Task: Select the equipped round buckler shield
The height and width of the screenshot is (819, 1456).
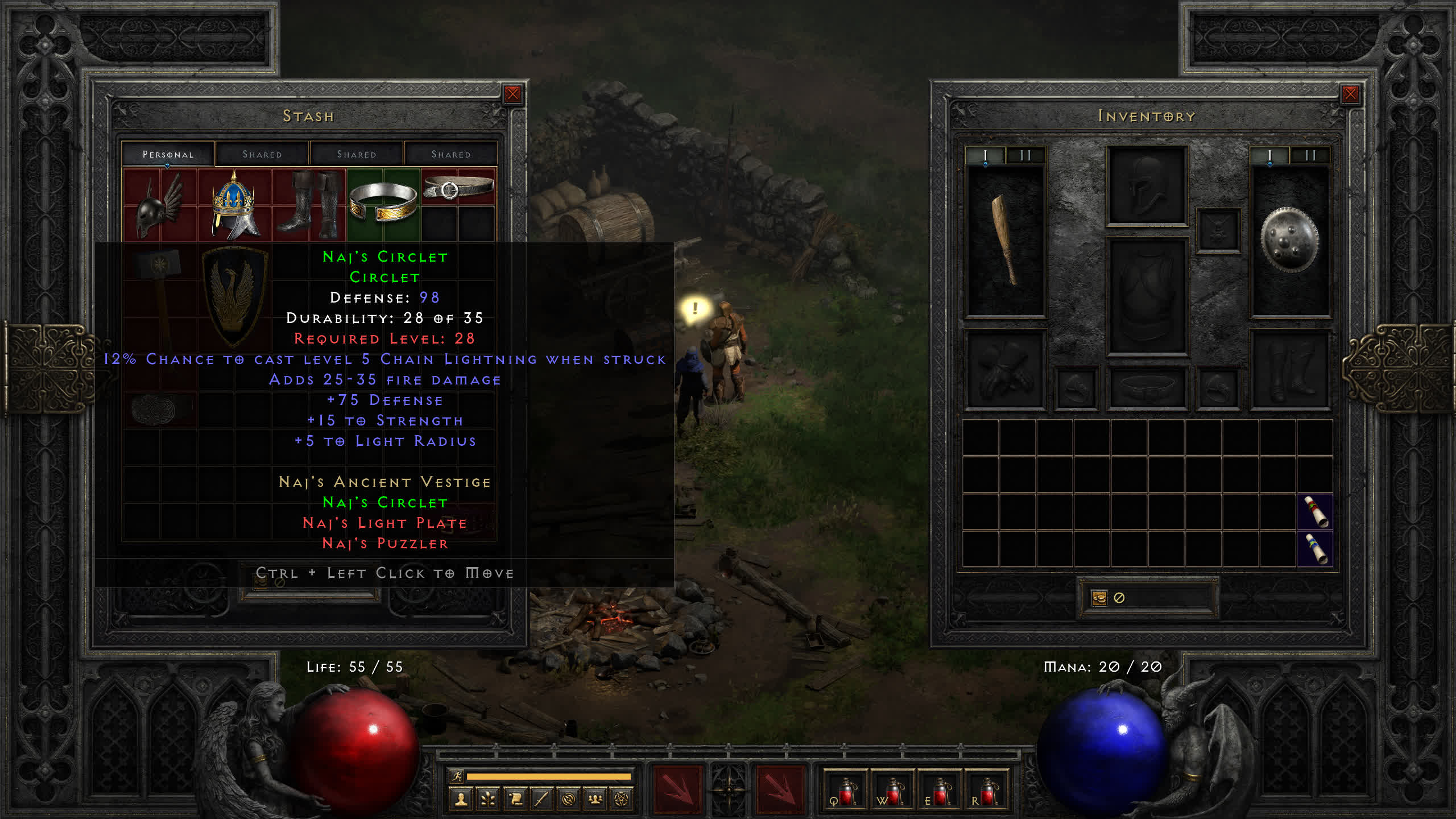Action: [1289, 240]
